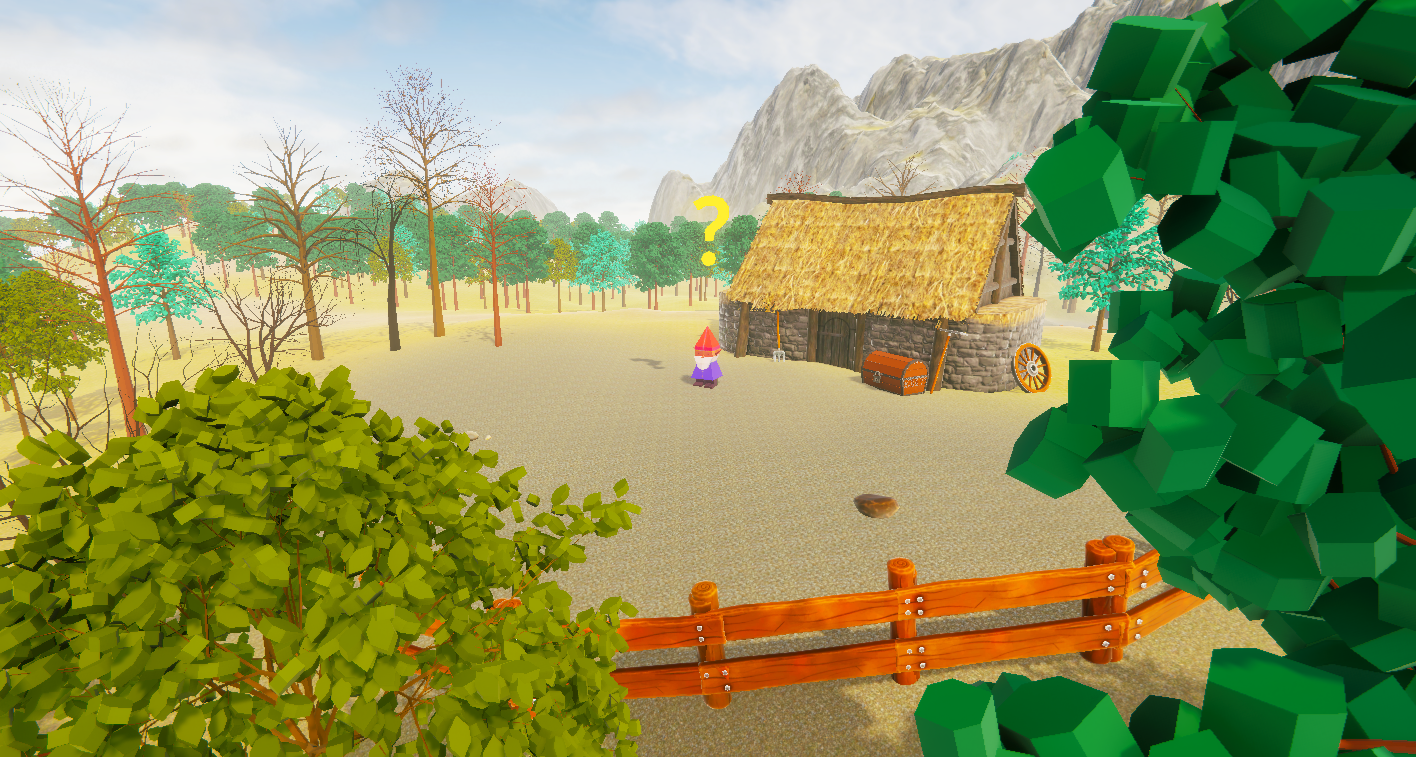Click the yellow question mark quest marker
Image resolution: width=1416 pixels, height=757 pixels.
(711, 229)
